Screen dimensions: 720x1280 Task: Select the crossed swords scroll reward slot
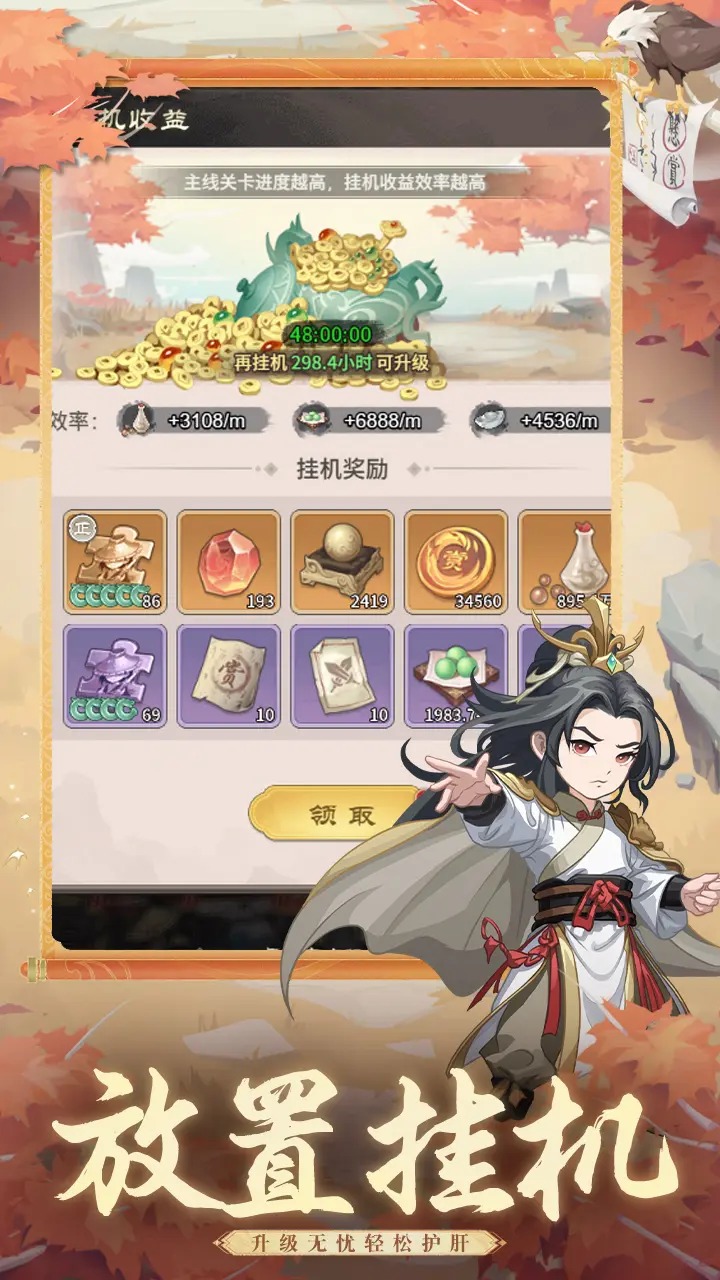click(x=343, y=676)
